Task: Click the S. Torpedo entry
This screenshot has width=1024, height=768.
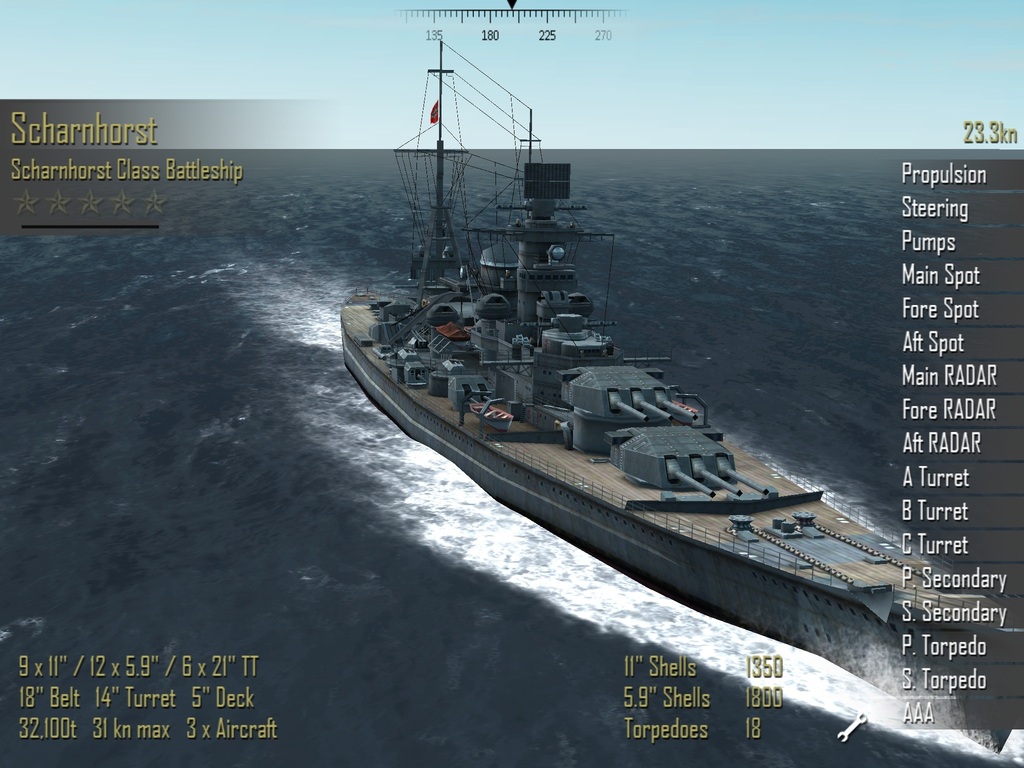Action: point(943,680)
